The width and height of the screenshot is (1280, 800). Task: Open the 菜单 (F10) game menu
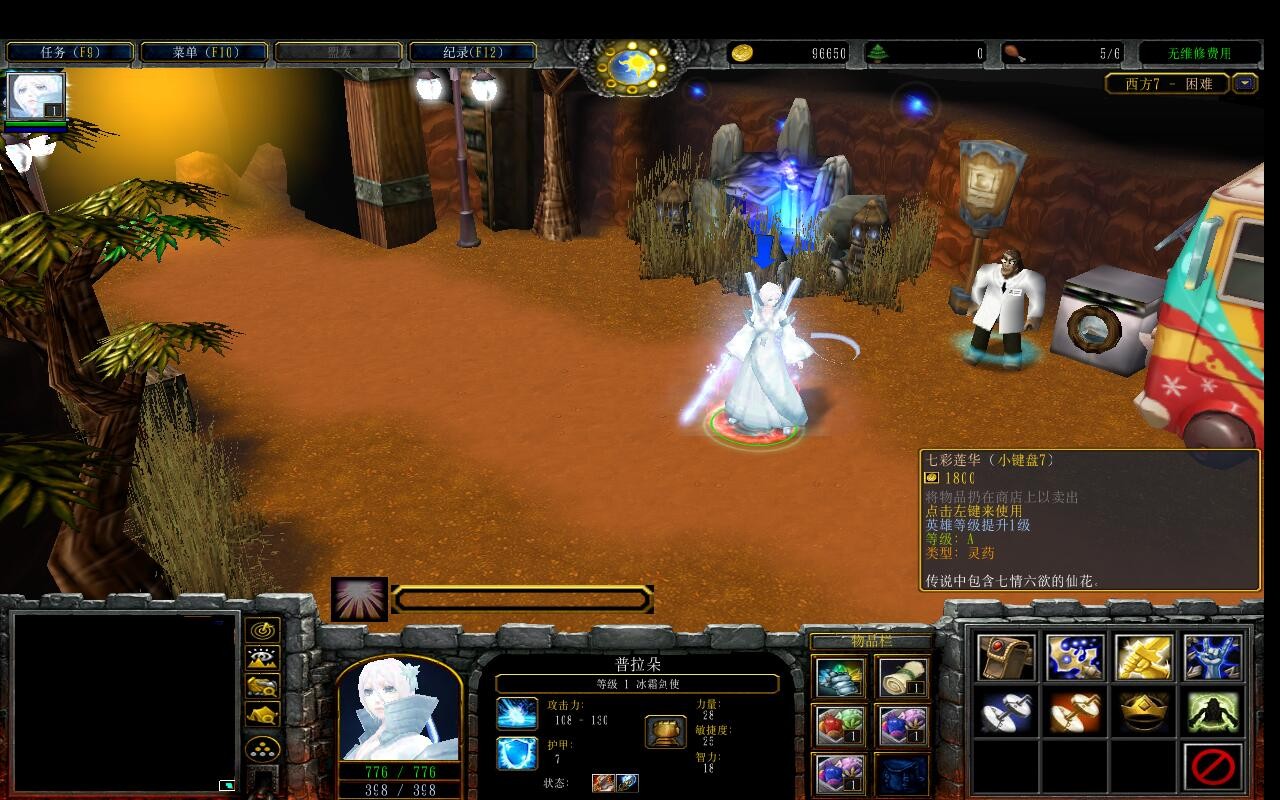204,53
